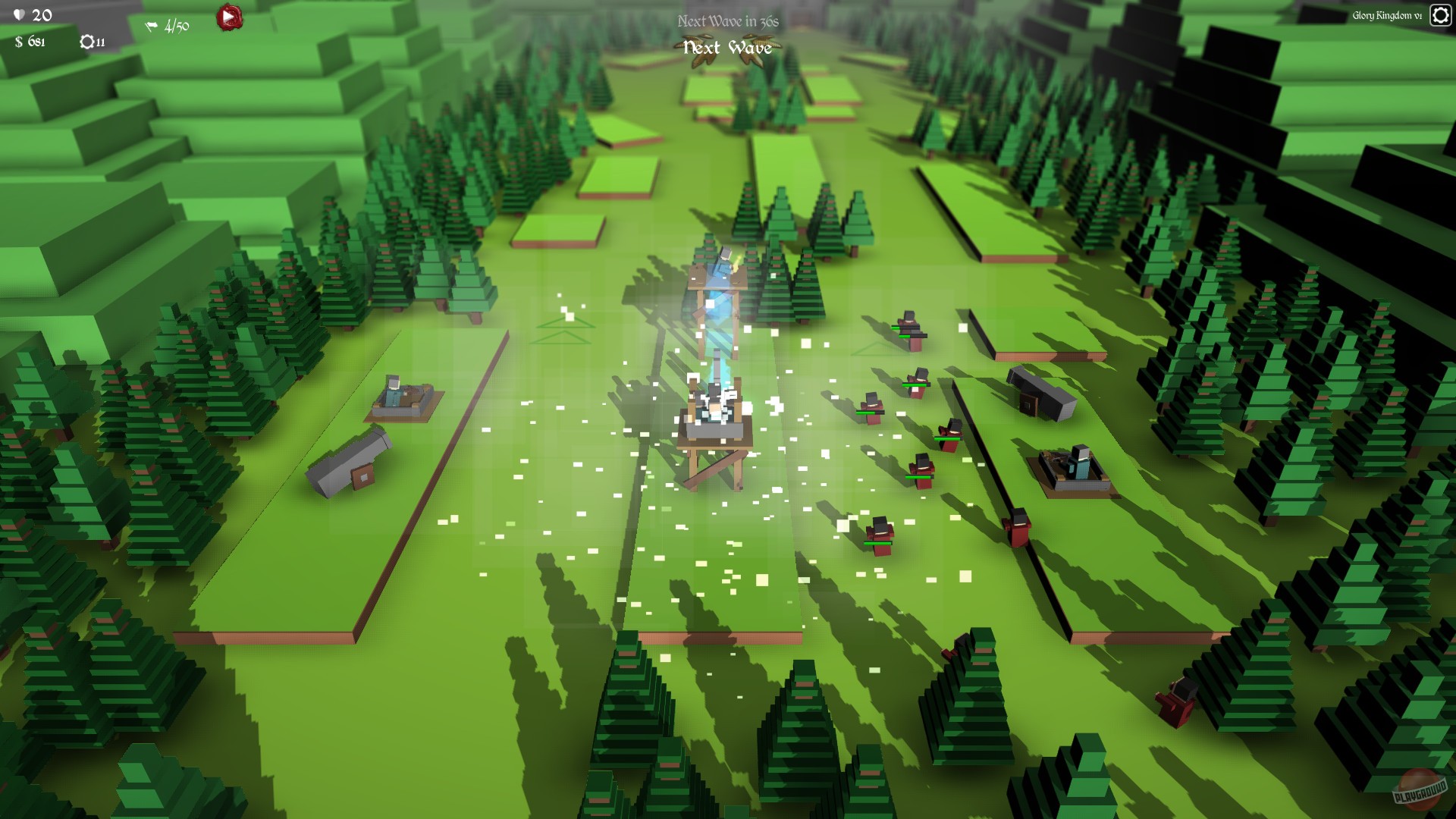Click the wave flag icon next to 4/50
Viewport: 1456px width, 819px height.
pyautogui.click(x=151, y=25)
